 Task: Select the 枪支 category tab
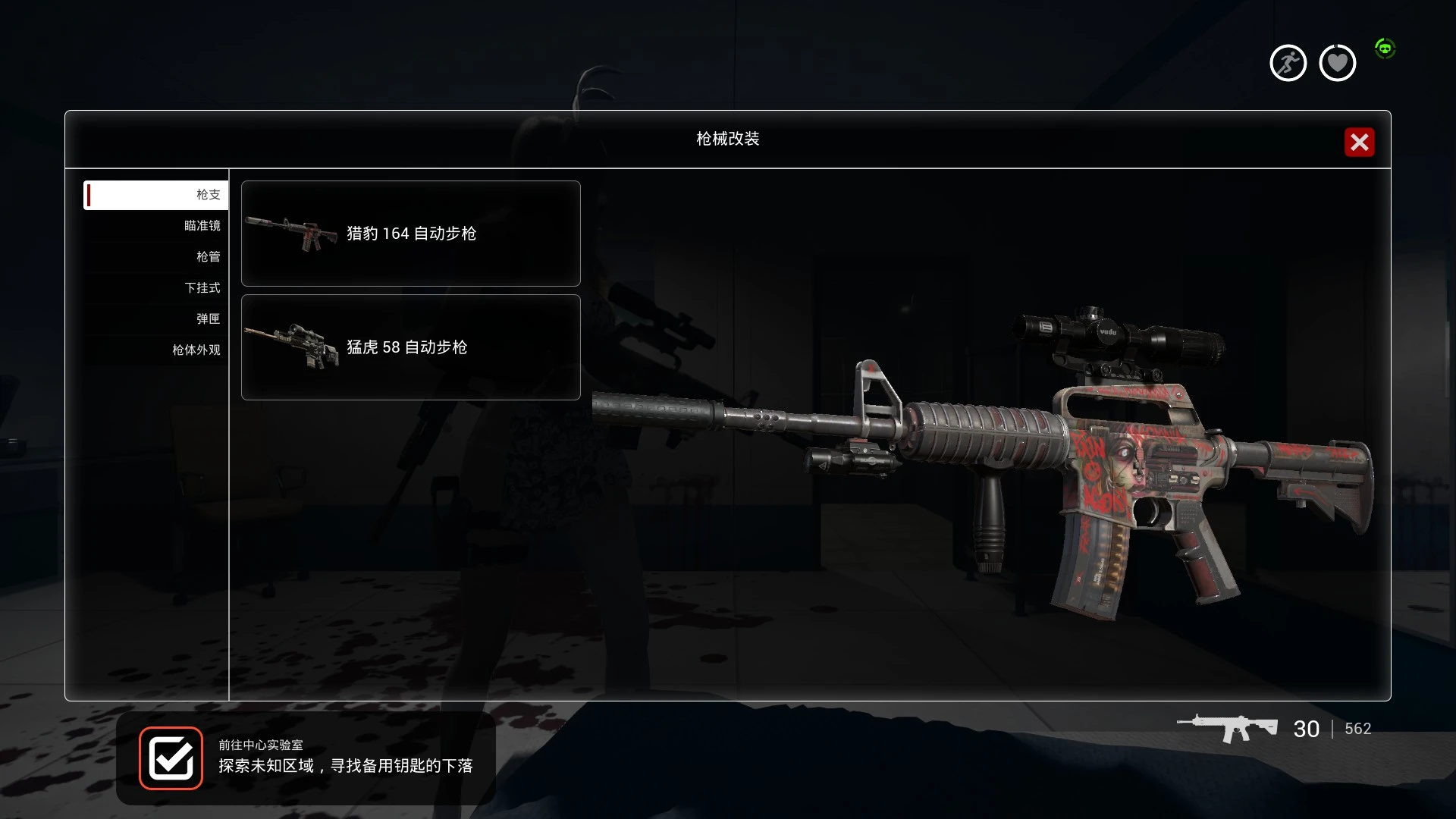click(156, 195)
